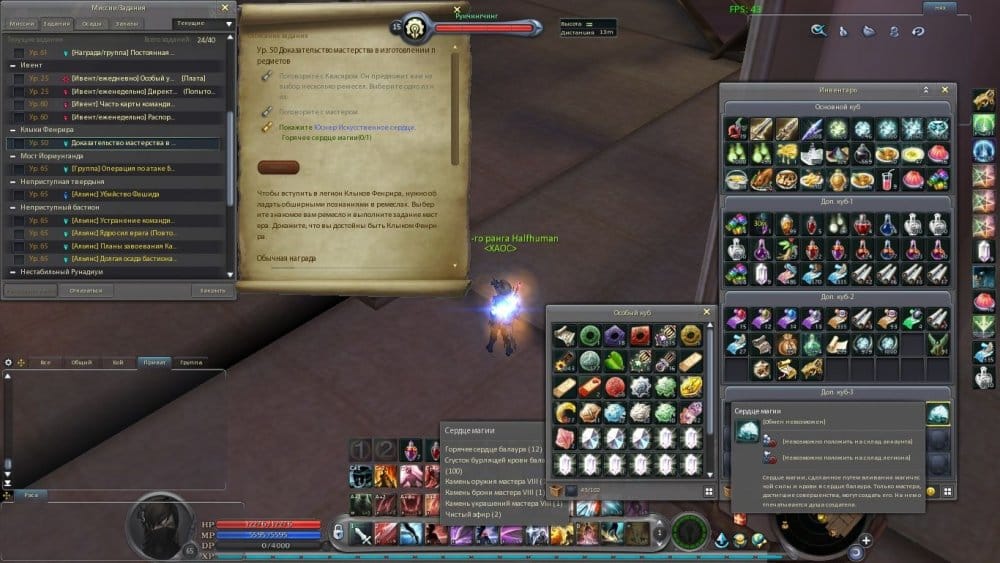This screenshot has height=563, width=1000.
Task: Close the Инвентарь window
Action: click(945, 90)
